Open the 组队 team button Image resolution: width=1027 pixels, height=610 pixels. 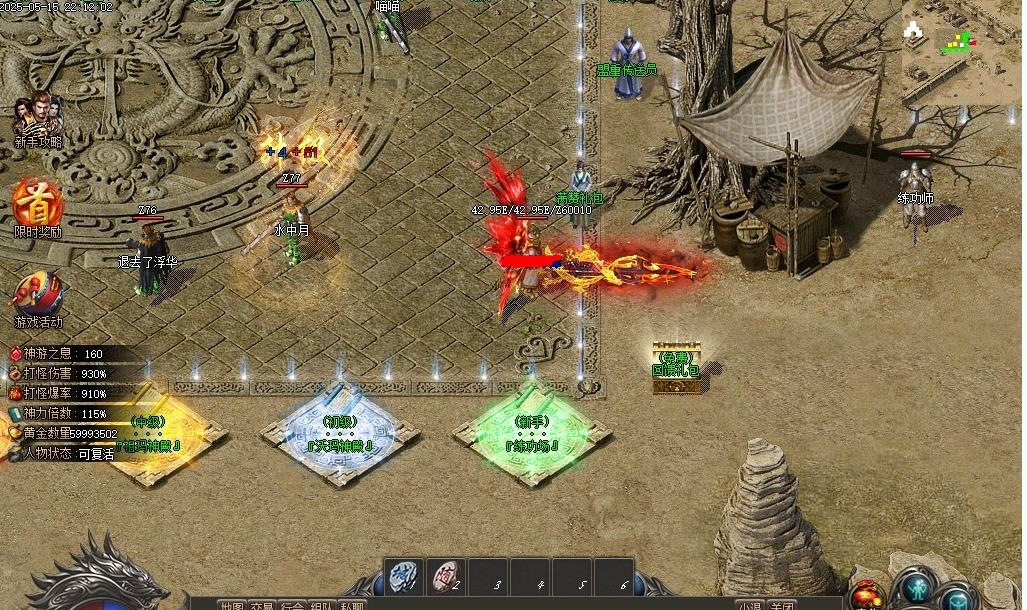pos(322,605)
